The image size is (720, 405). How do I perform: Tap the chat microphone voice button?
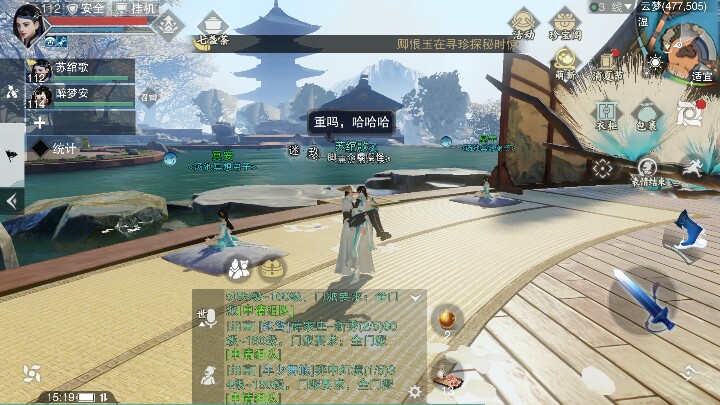pyautogui.click(x=209, y=317)
